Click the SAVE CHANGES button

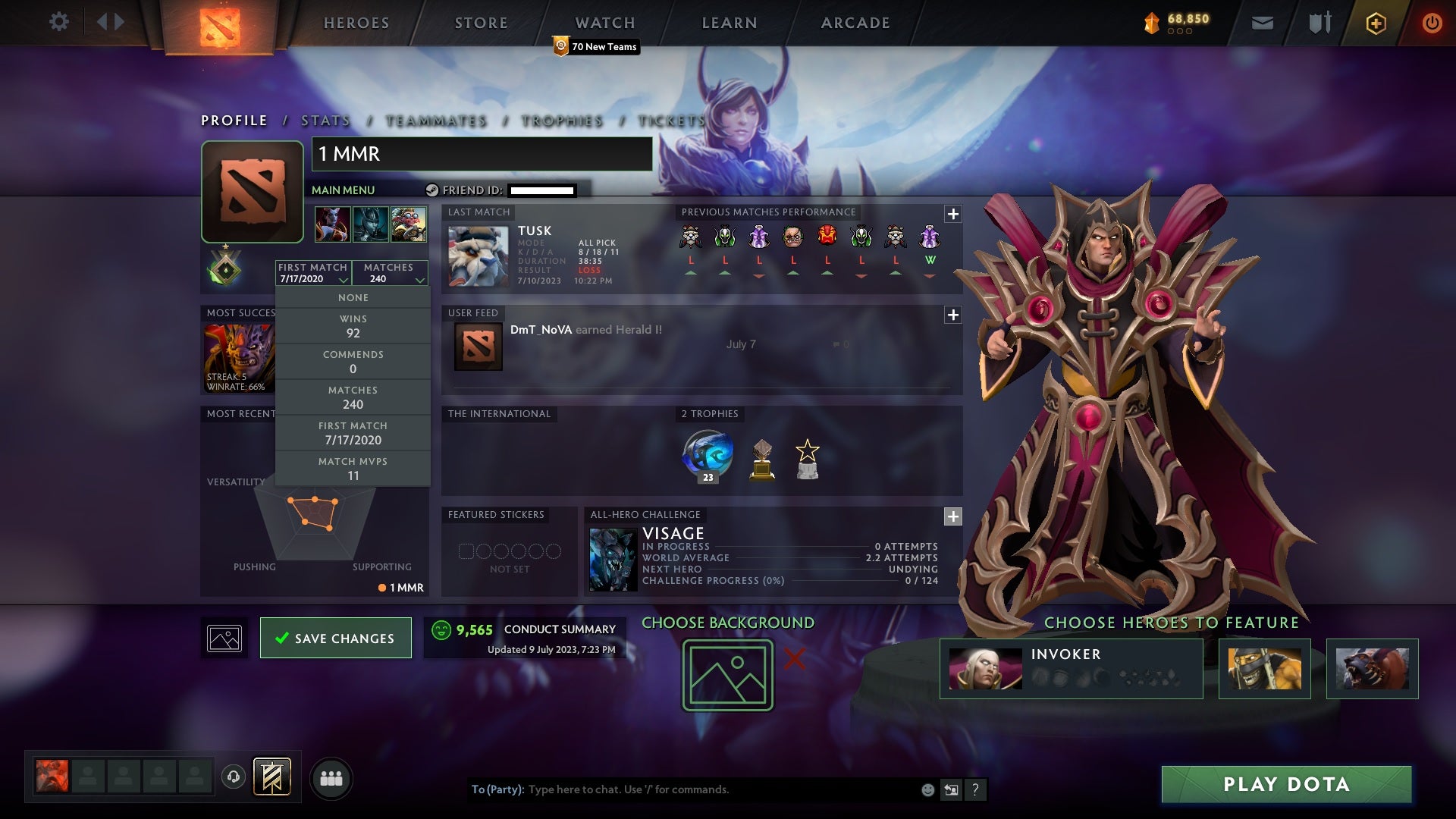tap(335, 638)
